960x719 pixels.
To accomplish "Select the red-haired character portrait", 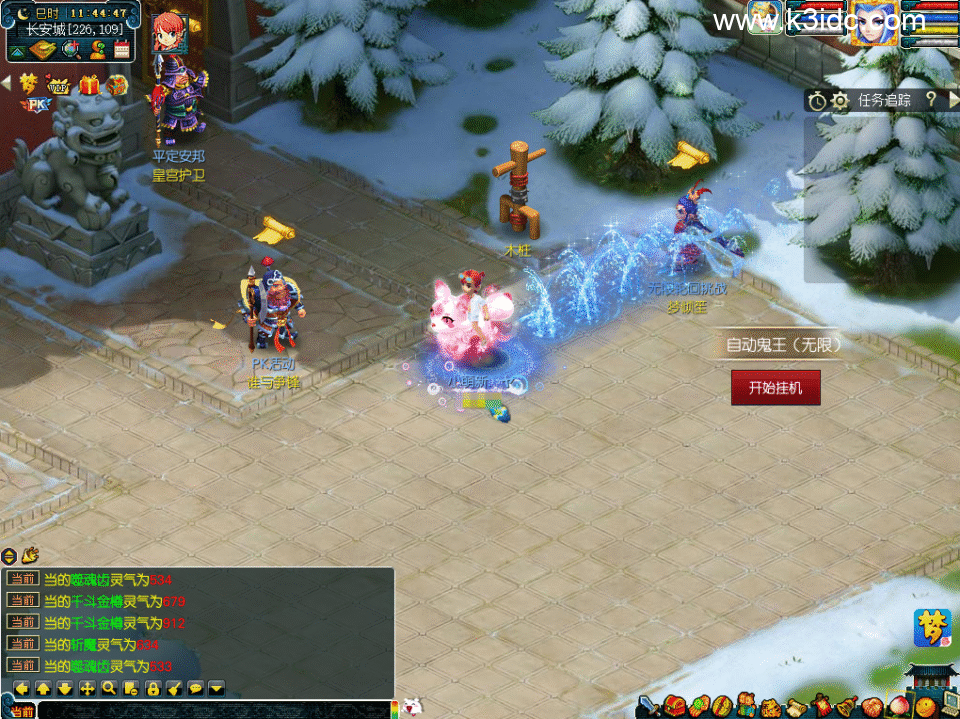I will pos(167,30).
